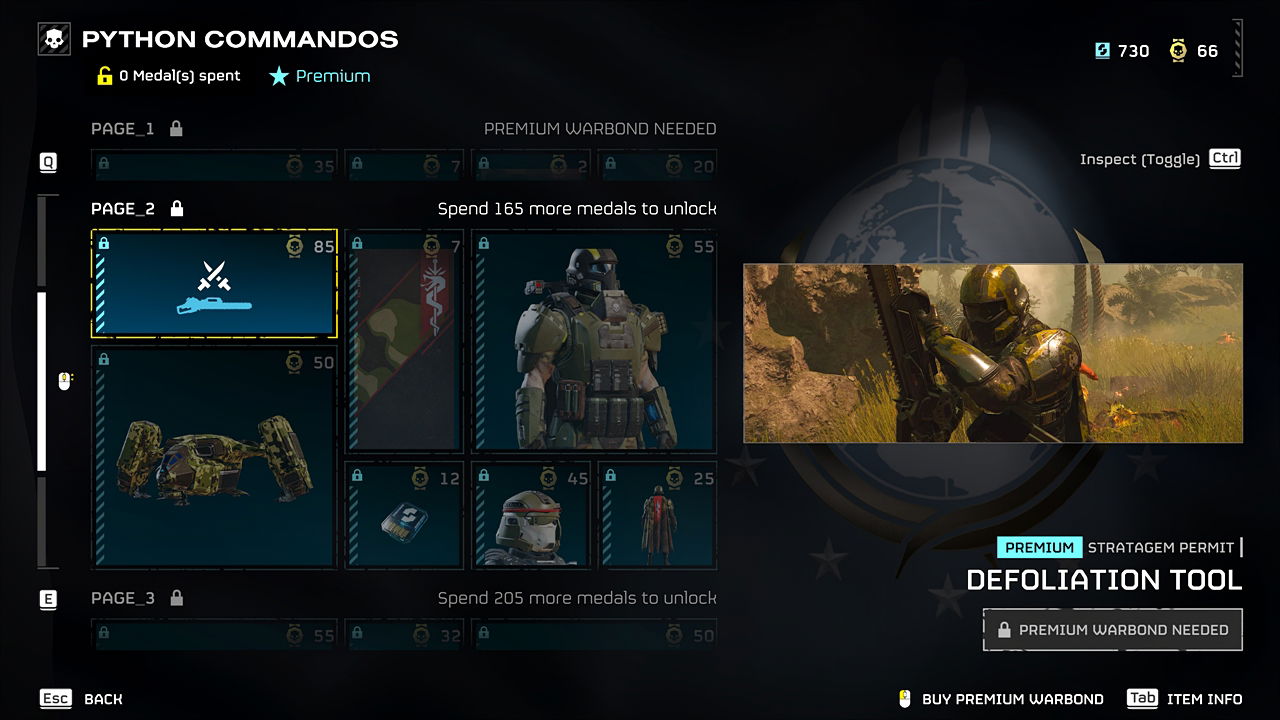Image resolution: width=1280 pixels, height=720 pixels.
Task: Collapse the PAGE_2 section
Action: pos(122,209)
